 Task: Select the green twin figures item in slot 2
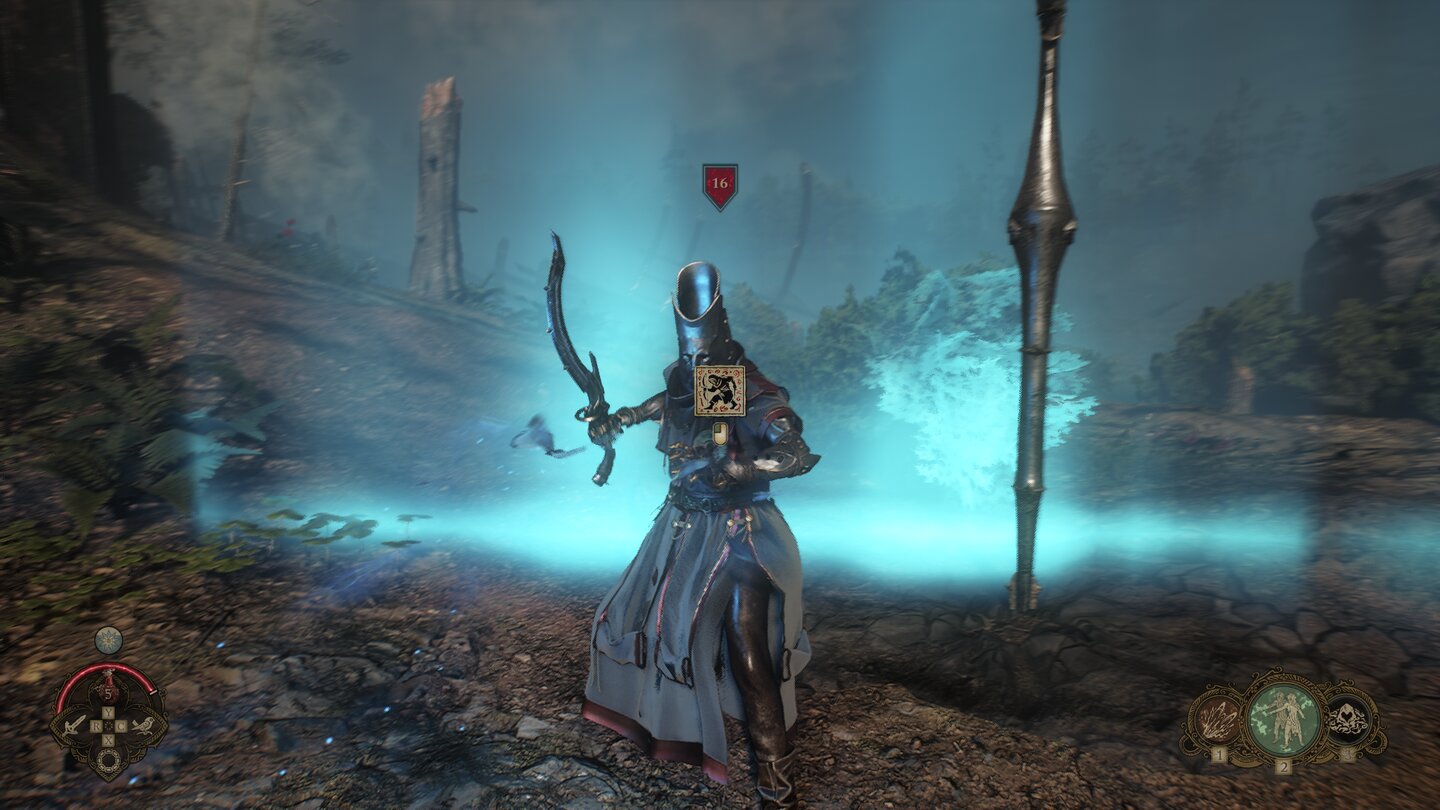click(1283, 718)
